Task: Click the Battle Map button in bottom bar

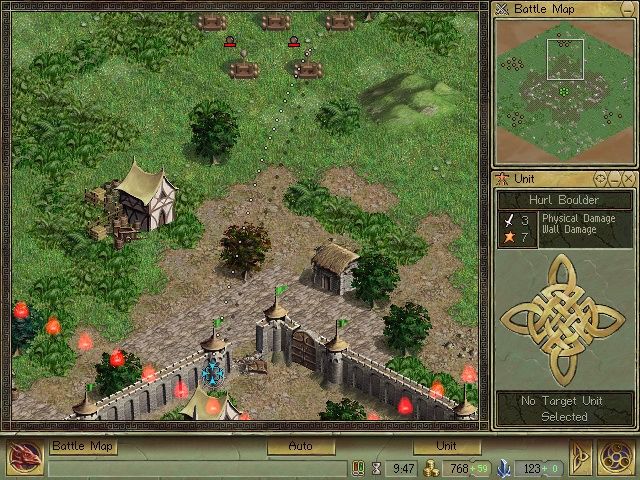Action: (83, 446)
